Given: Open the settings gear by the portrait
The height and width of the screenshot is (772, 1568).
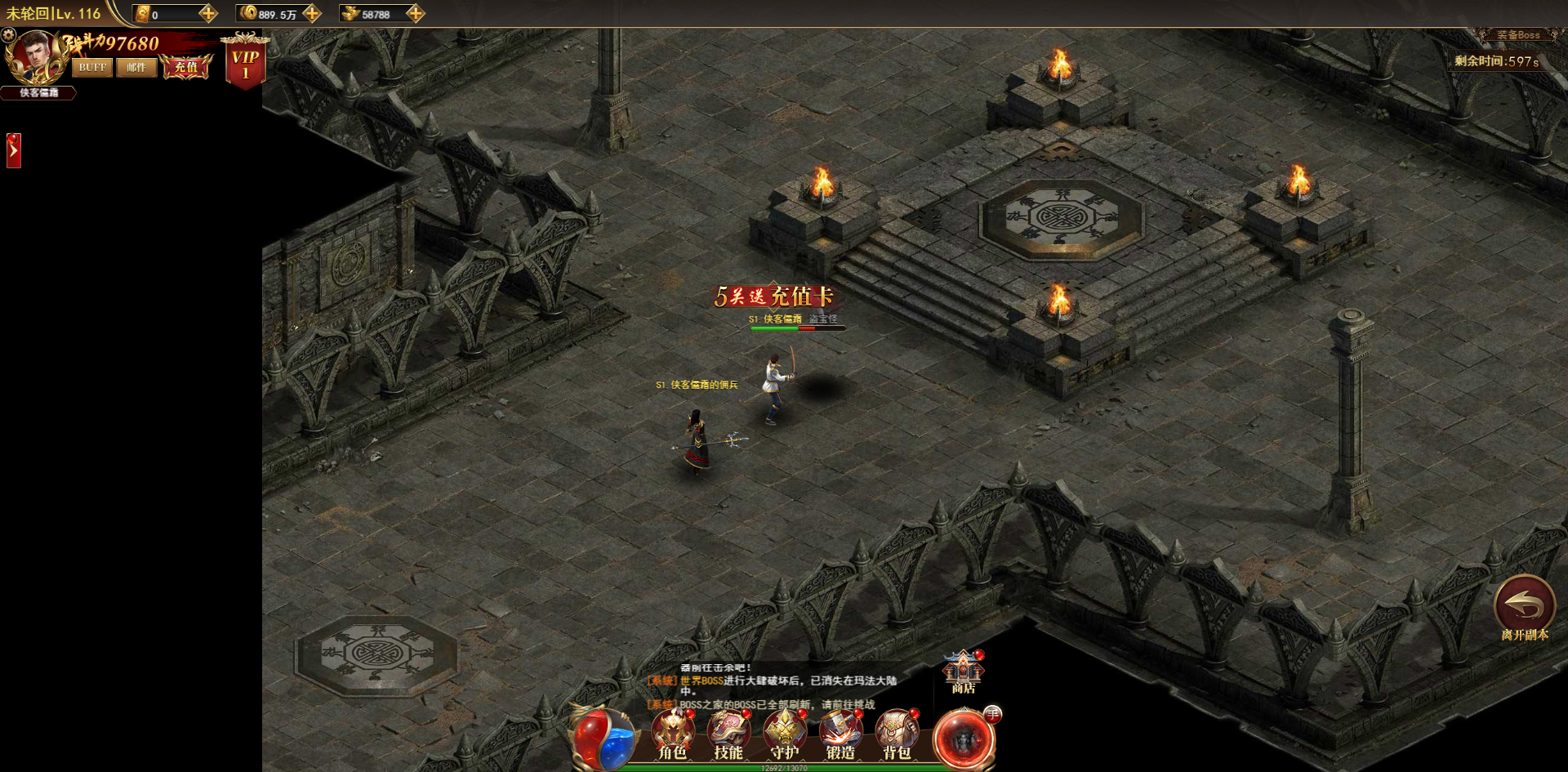Looking at the screenshot, I should click(x=9, y=35).
